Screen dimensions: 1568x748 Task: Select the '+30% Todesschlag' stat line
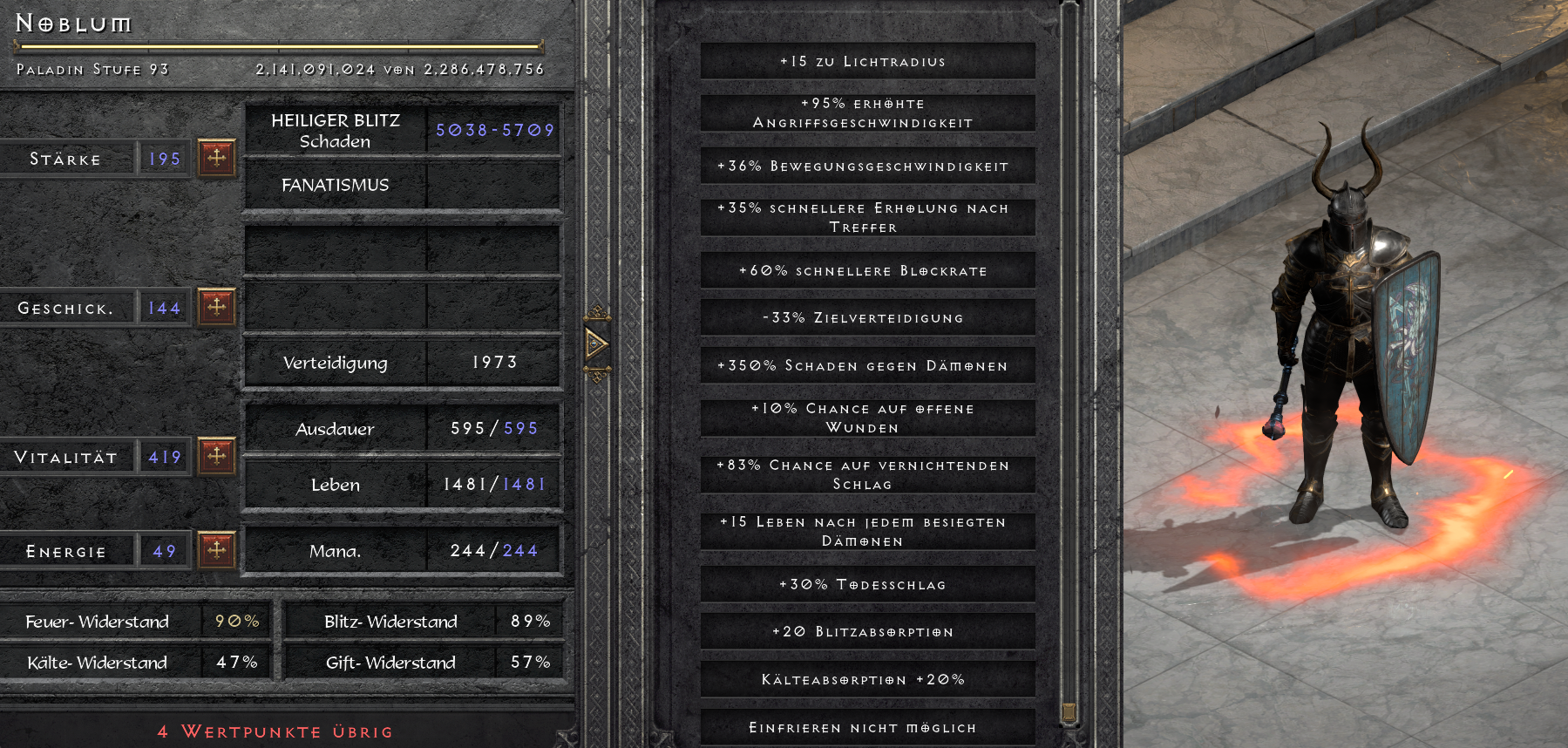[x=867, y=584]
